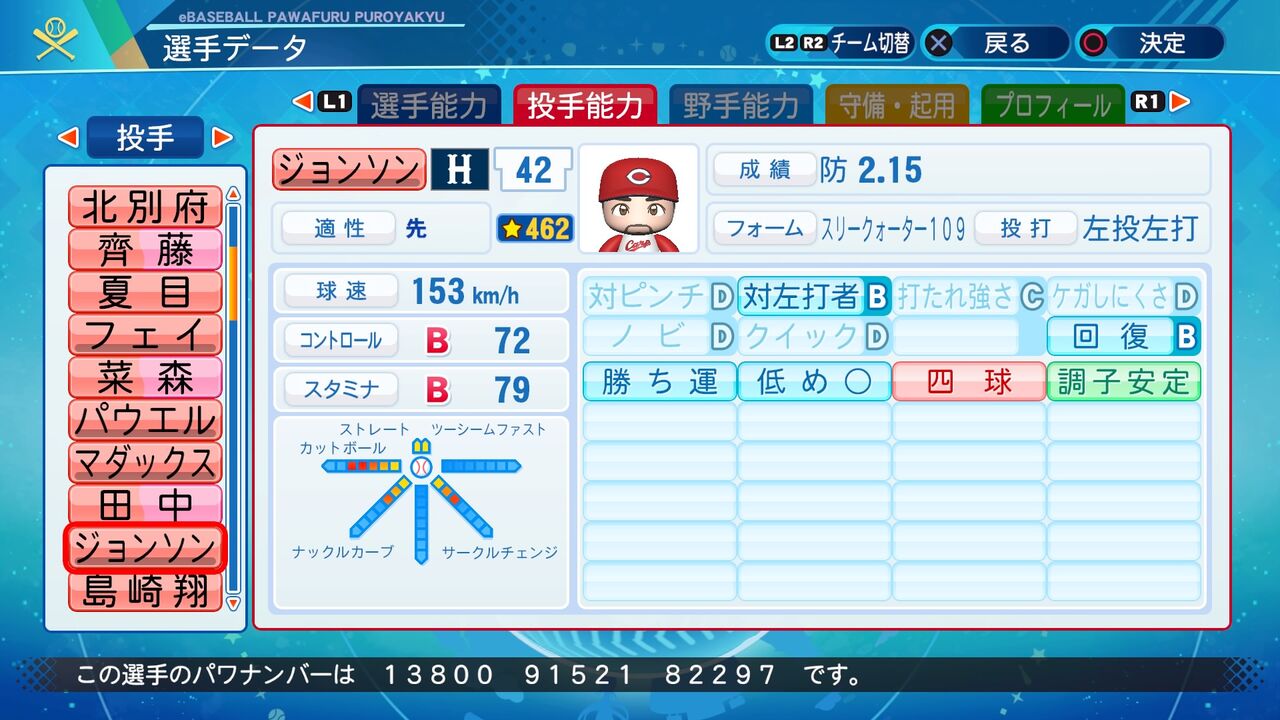1280x720 pixels.
Task: Click the red arrow next to R1
Action: [1180, 101]
